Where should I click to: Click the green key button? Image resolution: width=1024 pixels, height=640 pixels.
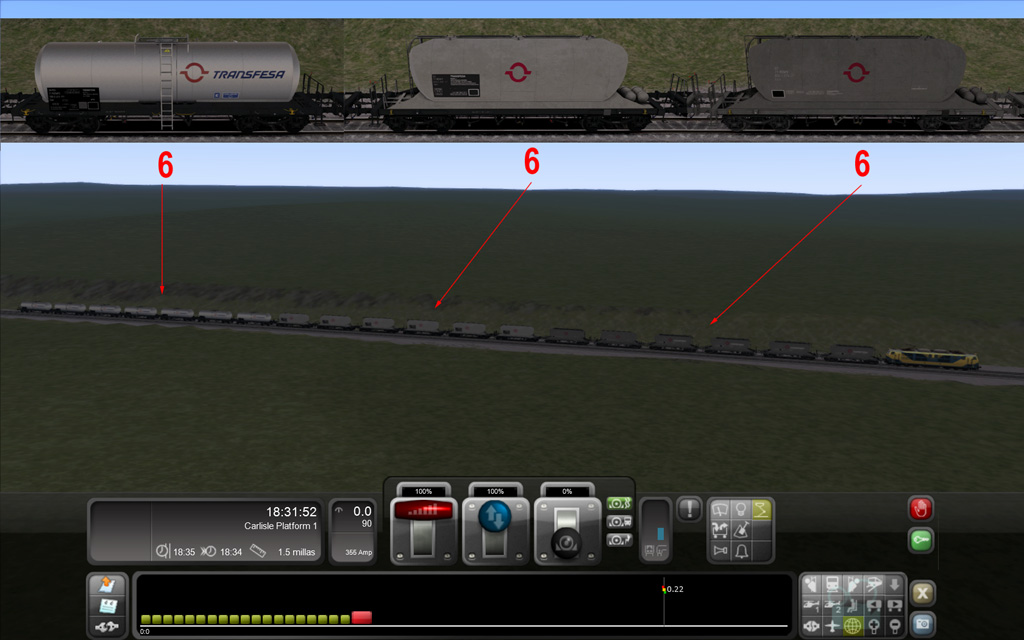921,541
